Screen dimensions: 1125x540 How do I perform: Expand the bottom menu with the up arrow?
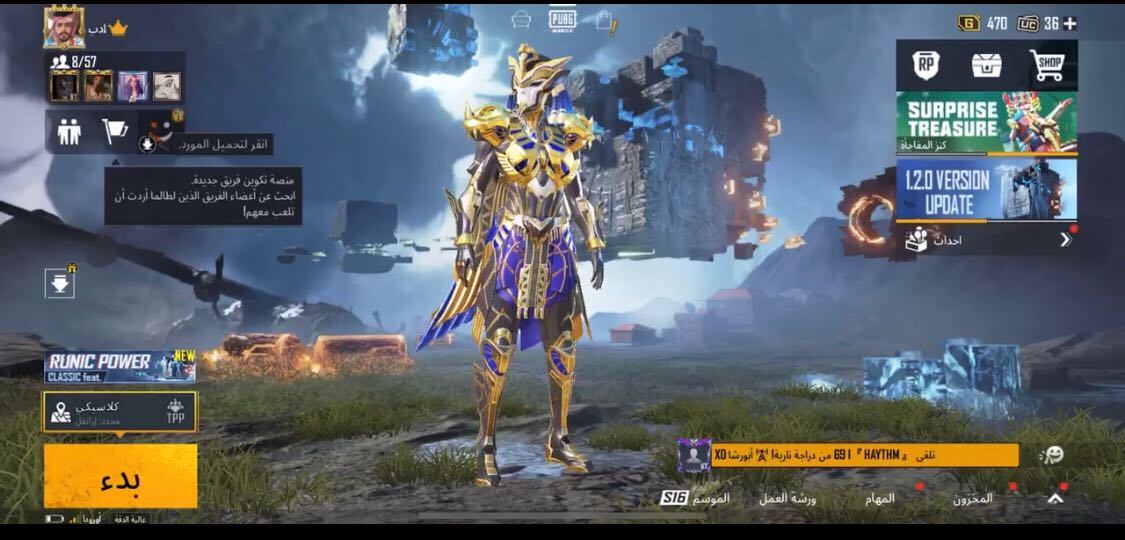point(1054,497)
